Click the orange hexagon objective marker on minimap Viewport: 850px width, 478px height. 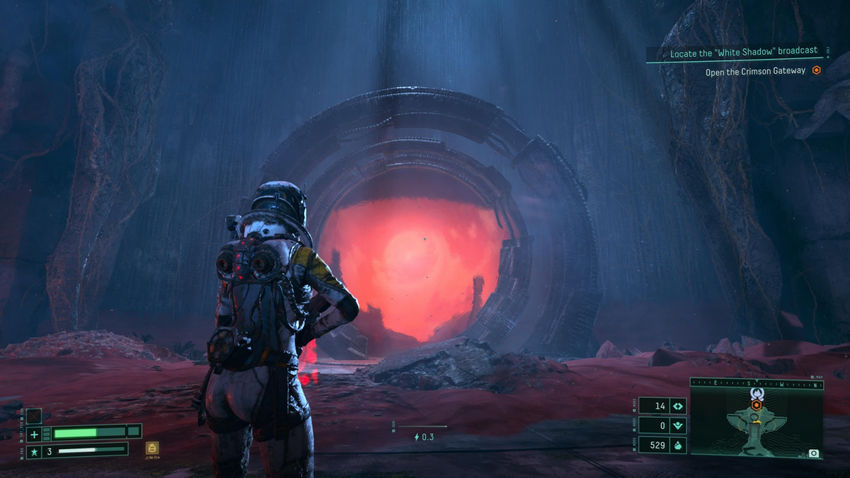tap(756, 404)
